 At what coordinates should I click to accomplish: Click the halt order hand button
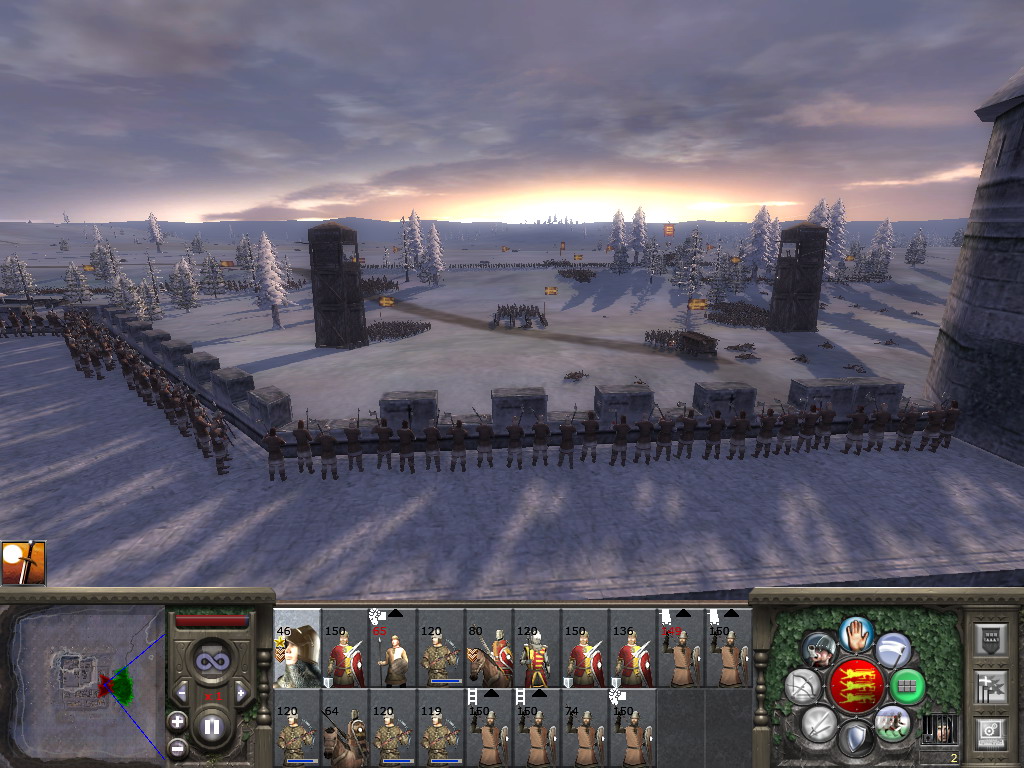click(855, 634)
